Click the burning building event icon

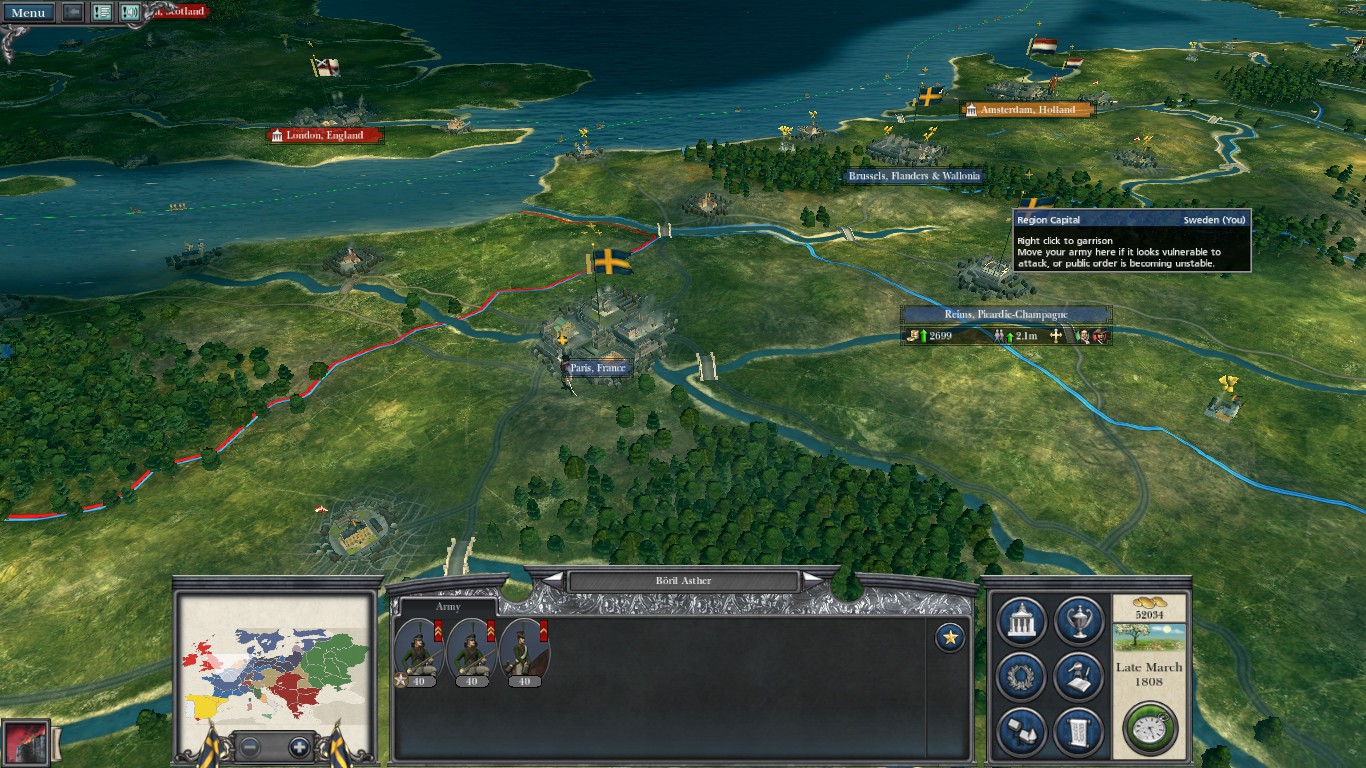(x=25, y=743)
